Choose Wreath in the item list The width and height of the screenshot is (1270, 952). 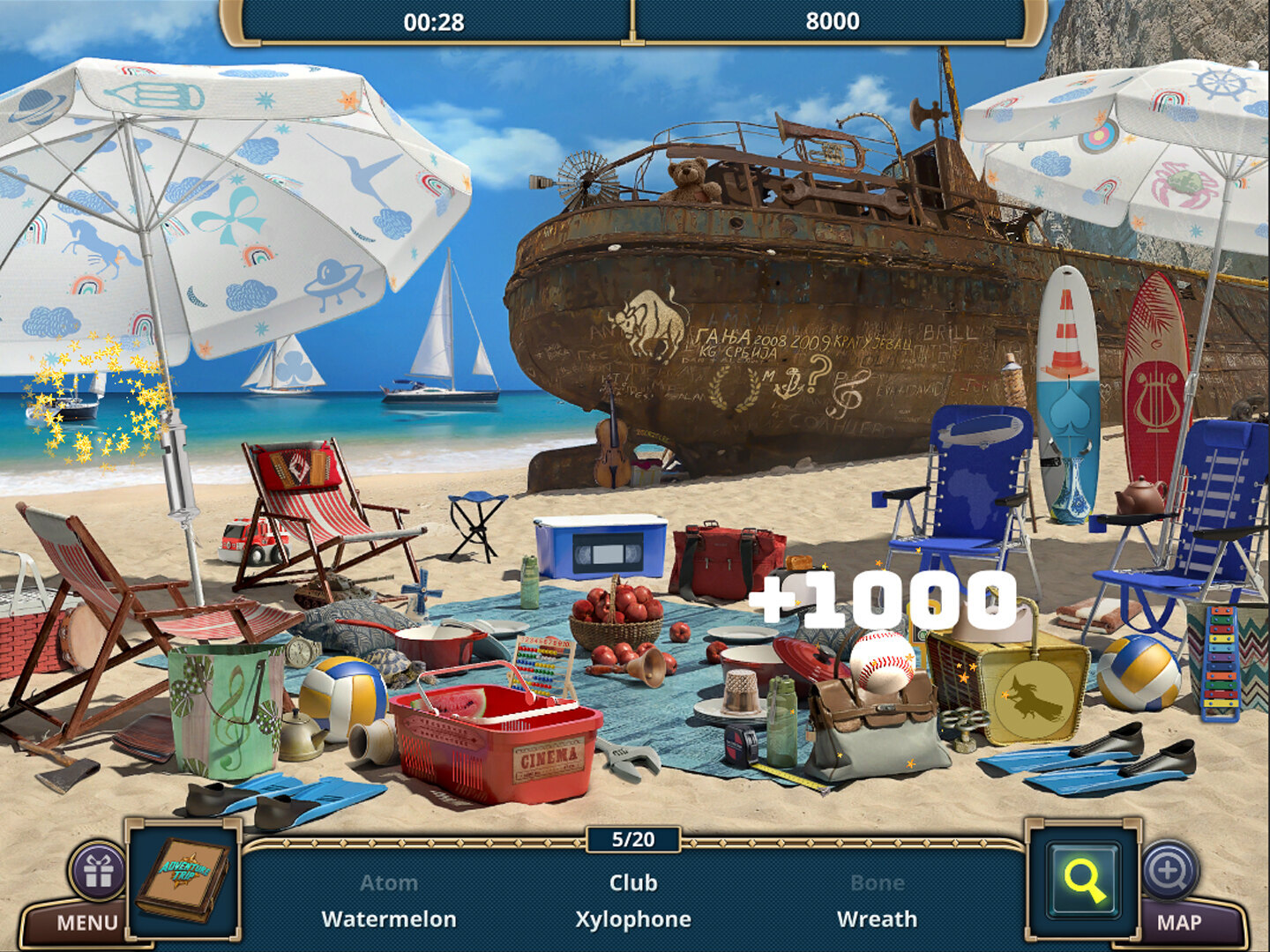pos(877,919)
